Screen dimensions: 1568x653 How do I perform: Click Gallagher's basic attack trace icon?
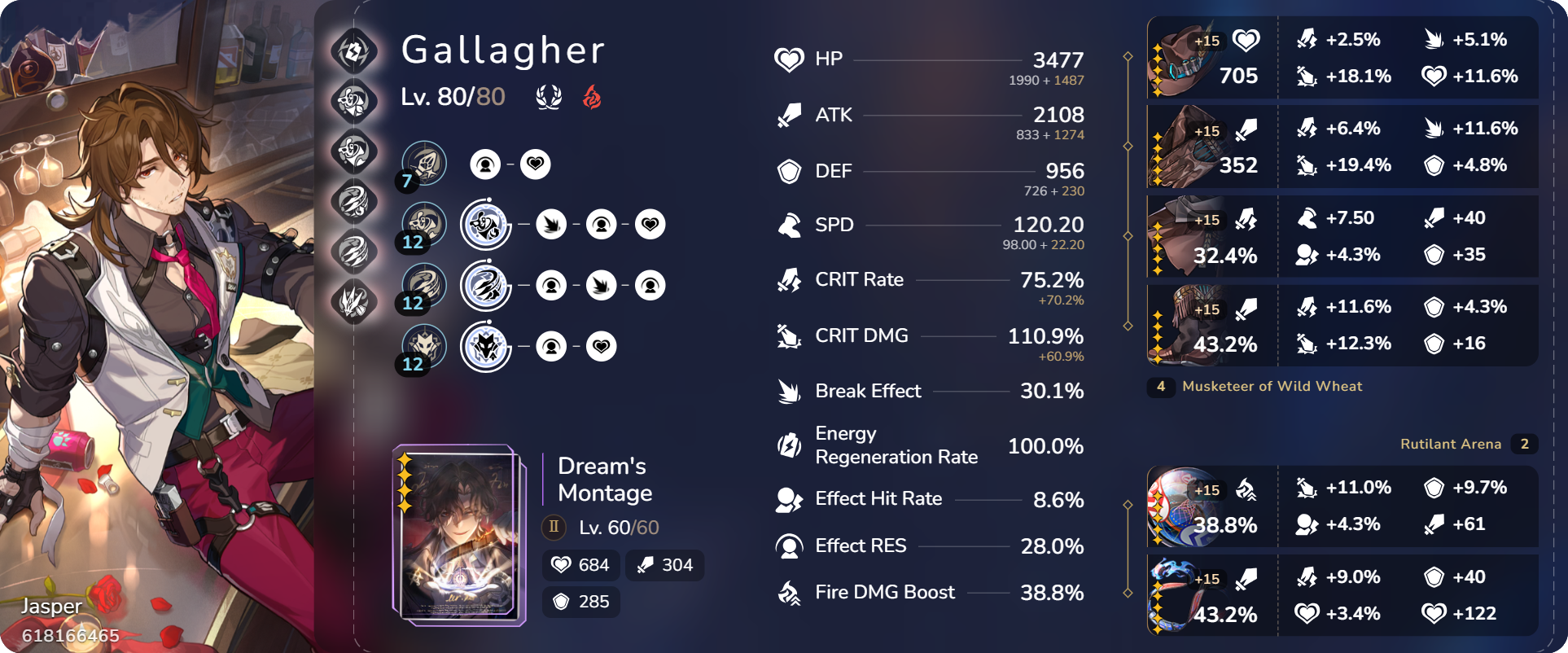tap(423, 163)
